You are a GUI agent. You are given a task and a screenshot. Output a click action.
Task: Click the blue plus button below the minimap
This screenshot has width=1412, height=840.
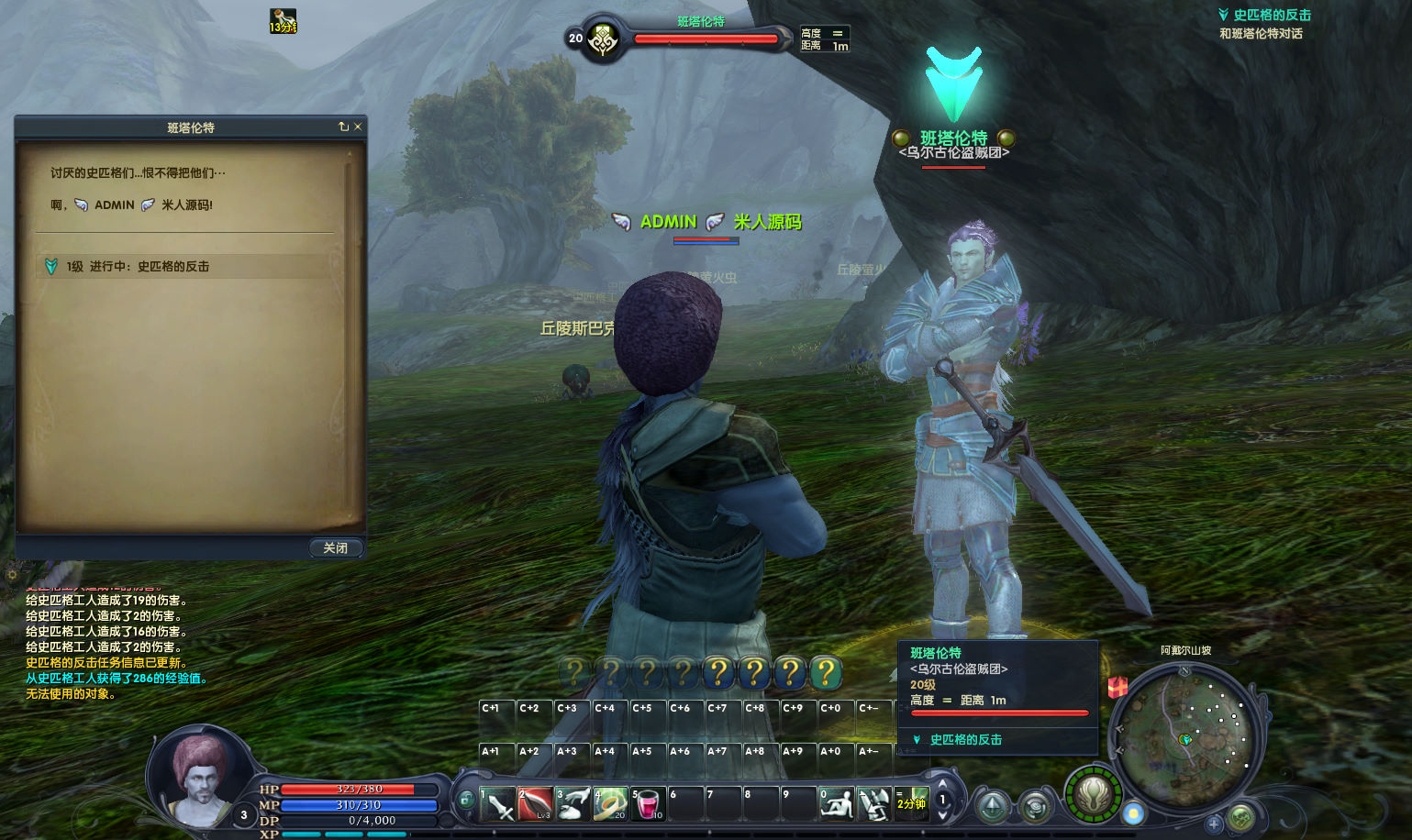tap(1213, 823)
